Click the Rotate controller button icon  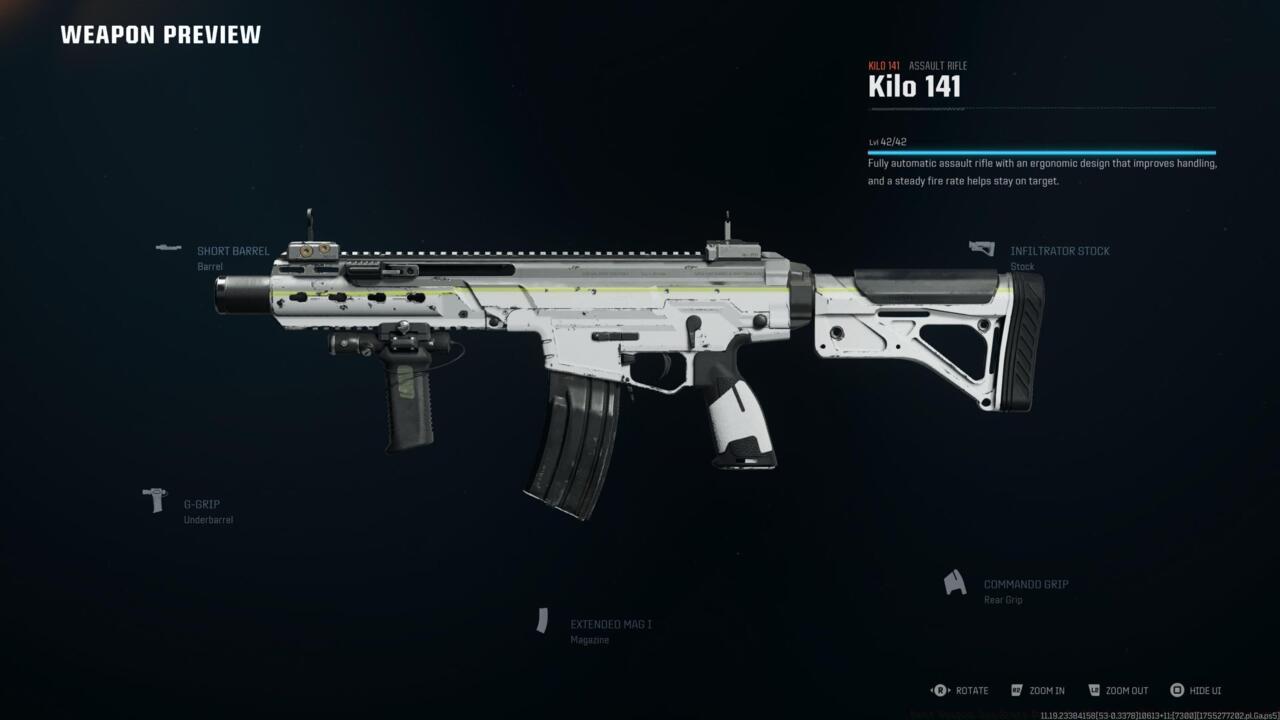pos(938,690)
